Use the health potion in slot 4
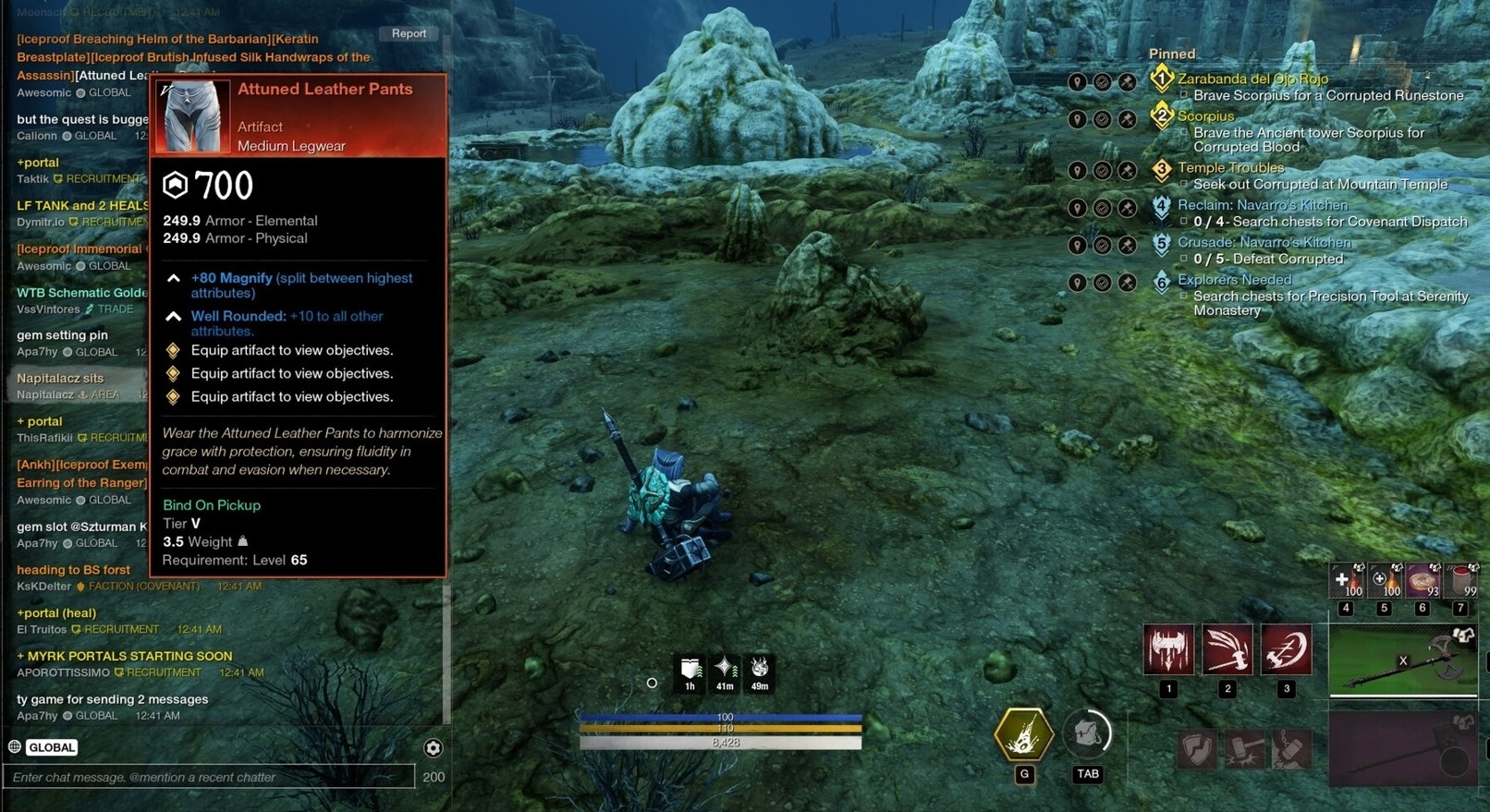This screenshot has width=1490, height=812. (1346, 581)
